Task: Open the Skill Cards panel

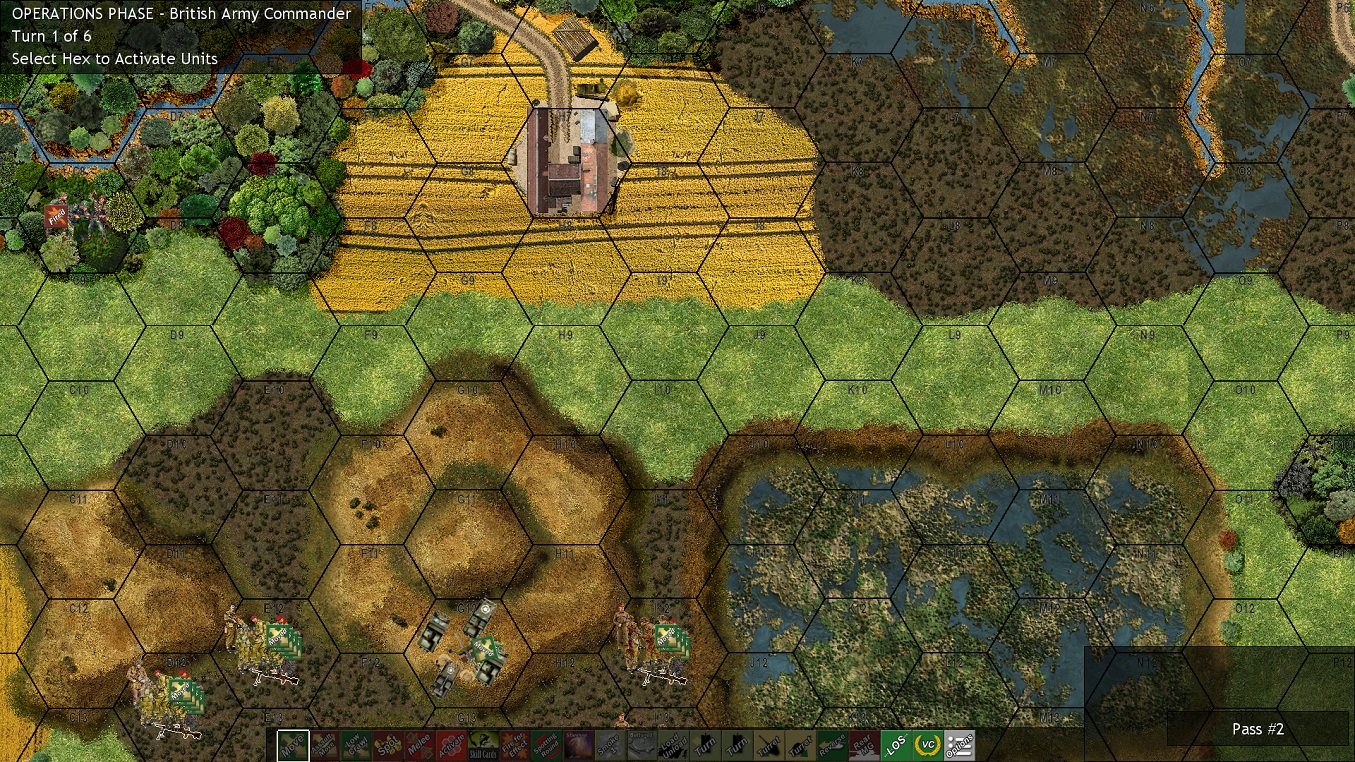Action: click(x=483, y=744)
